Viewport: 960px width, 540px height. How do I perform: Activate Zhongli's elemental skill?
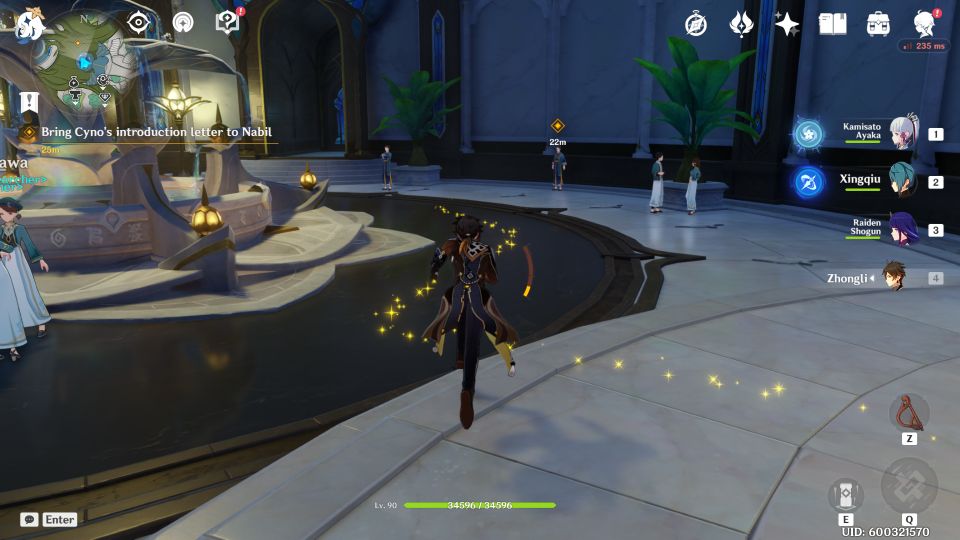[846, 496]
